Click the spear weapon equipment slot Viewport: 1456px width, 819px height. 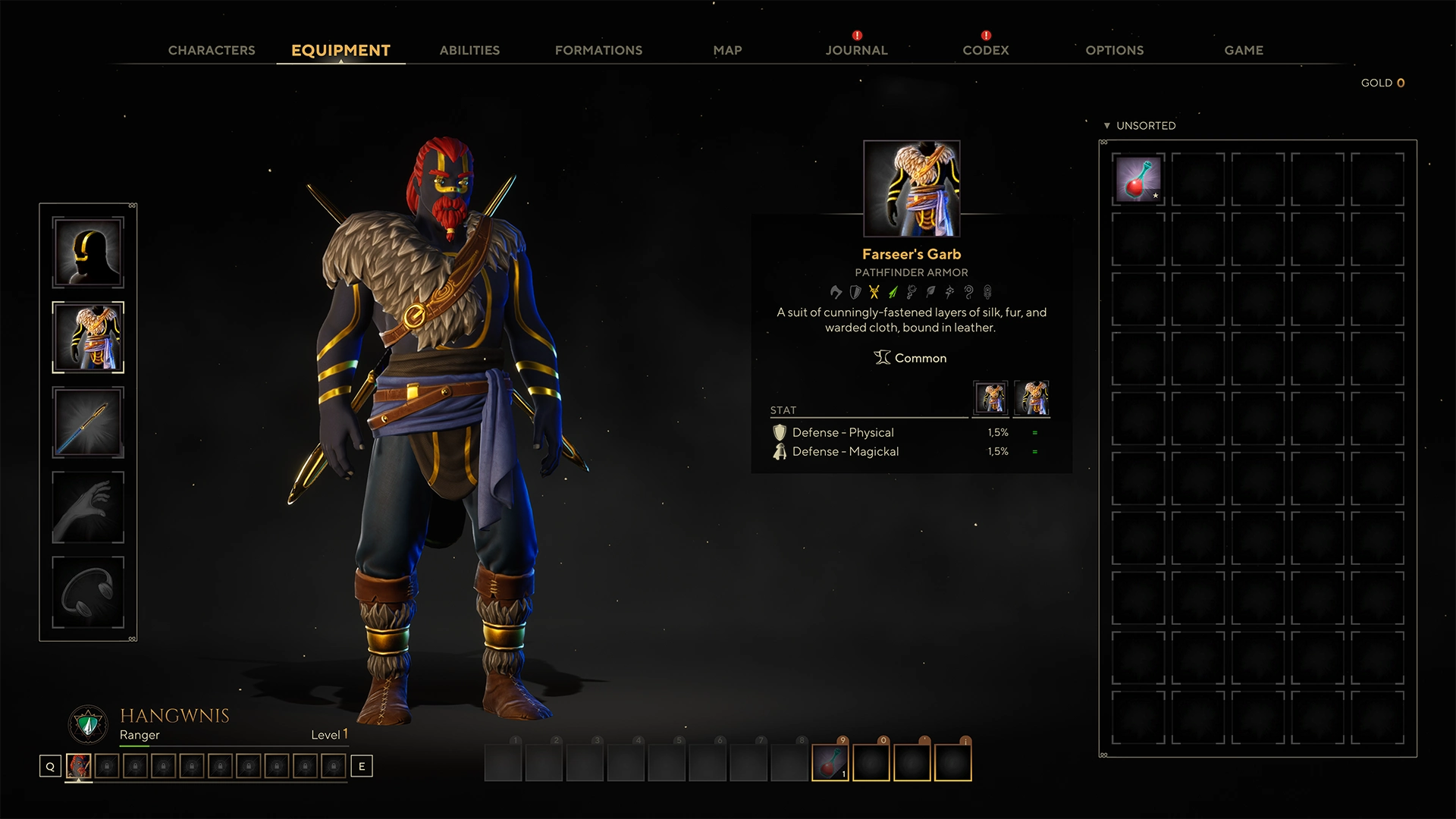pos(88,423)
